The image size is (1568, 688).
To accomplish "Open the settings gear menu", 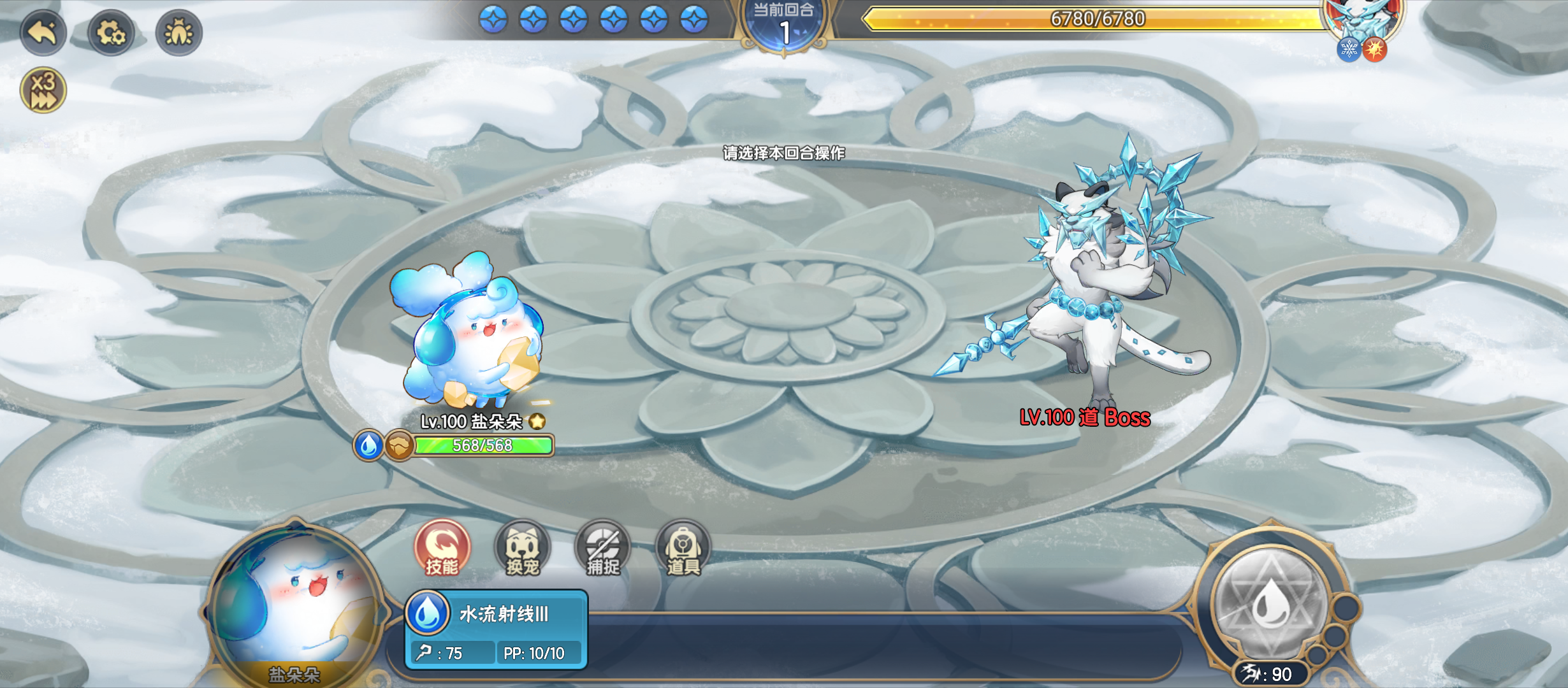I will click(x=112, y=34).
